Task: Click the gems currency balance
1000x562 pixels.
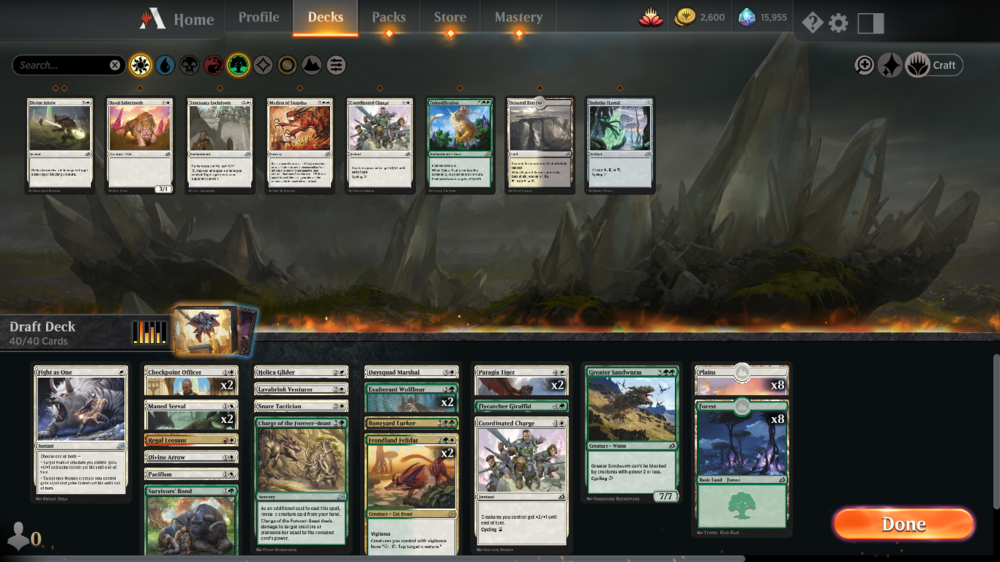Action: click(763, 17)
